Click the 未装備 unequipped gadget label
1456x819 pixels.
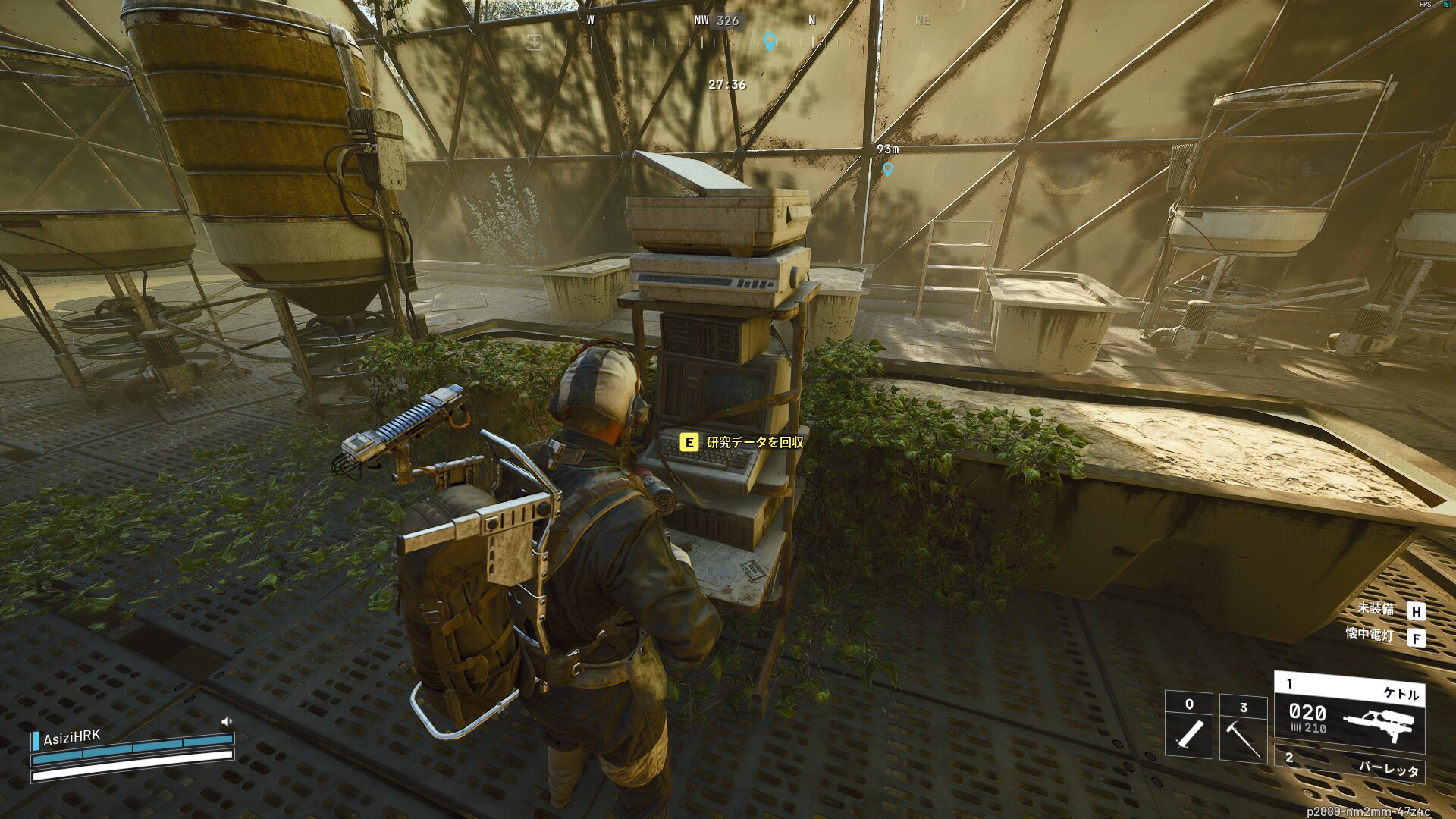(x=1375, y=608)
